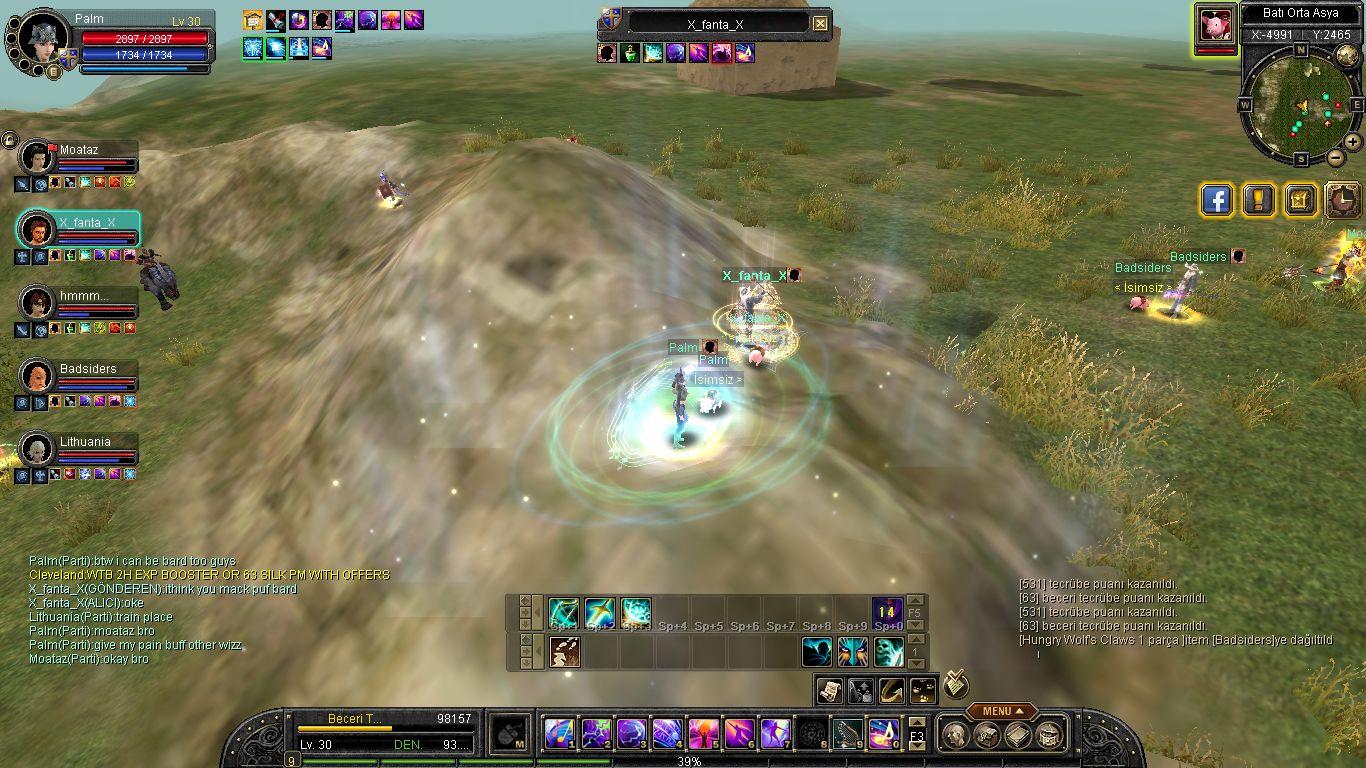This screenshot has width=1366, height=768.
Task: Select the pink pig pet portrait
Action: point(1216,24)
